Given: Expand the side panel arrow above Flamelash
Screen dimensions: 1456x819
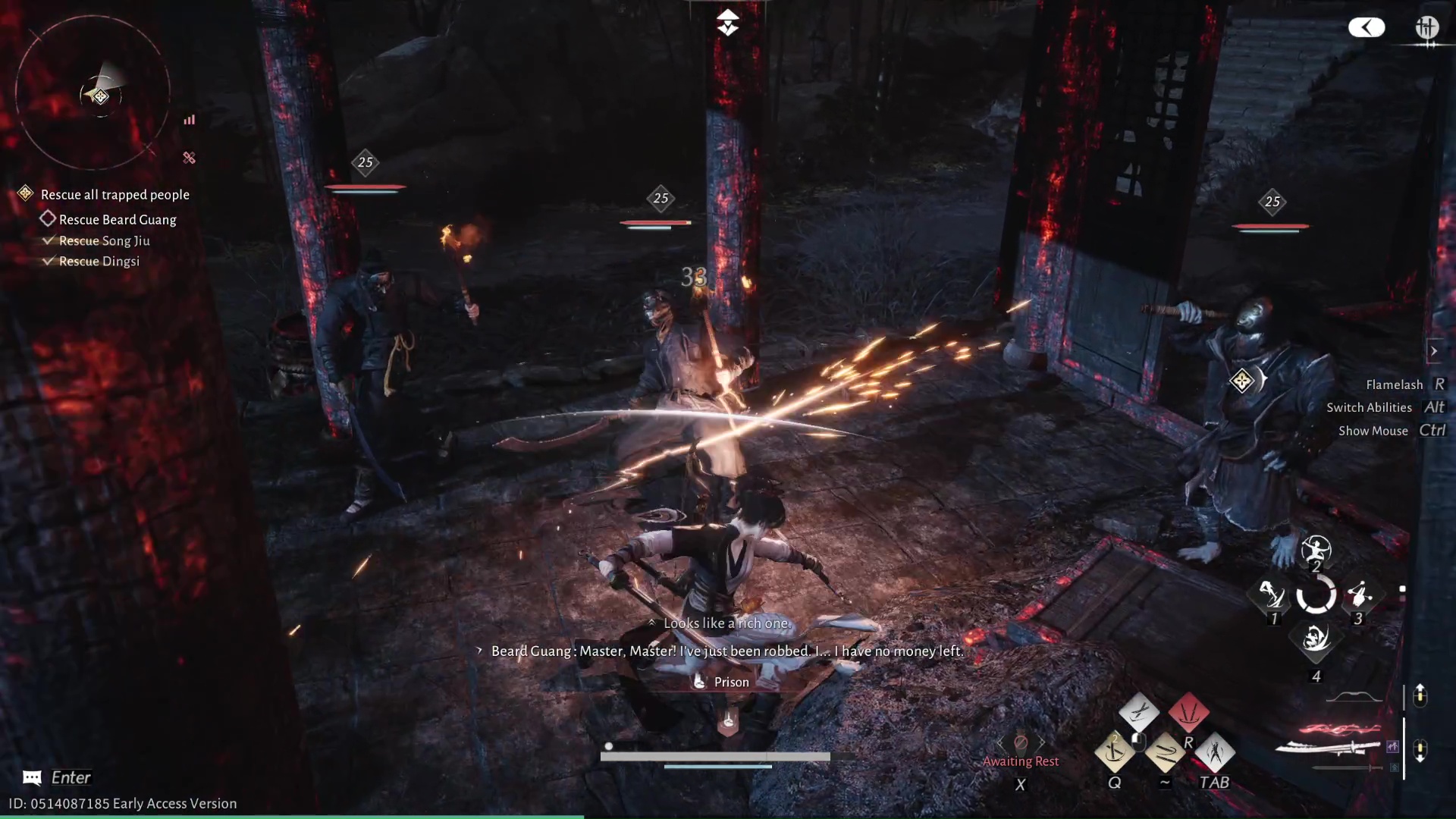Looking at the screenshot, I should (1433, 351).
